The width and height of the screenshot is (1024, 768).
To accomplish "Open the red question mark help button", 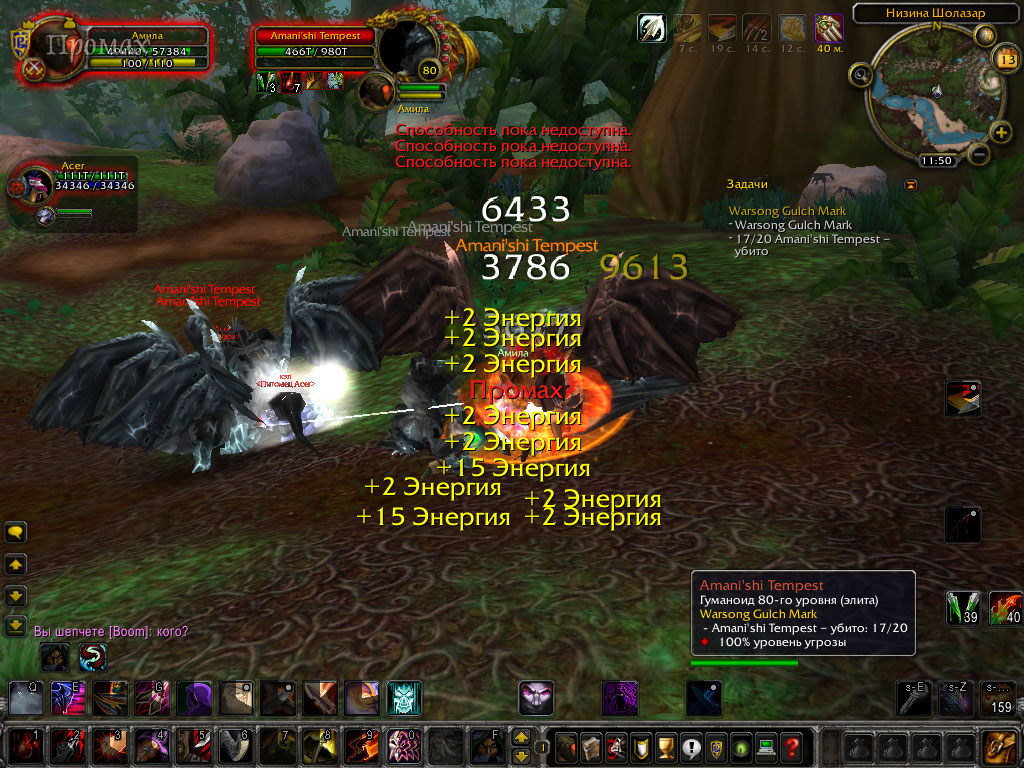I will click(x=791, y=746).
